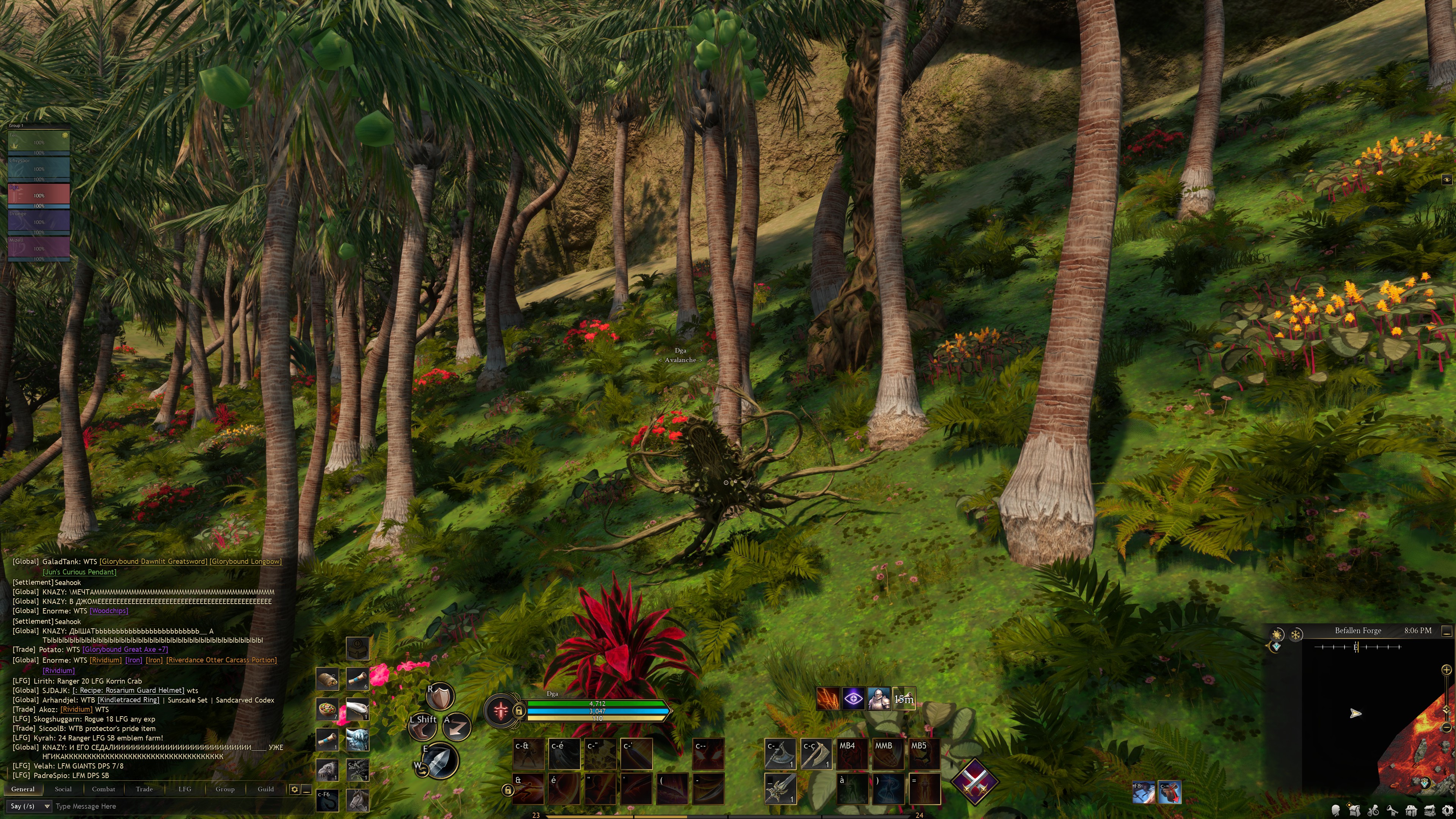
Task: Switch to the Trade chat tab
Action: [144, 789]
